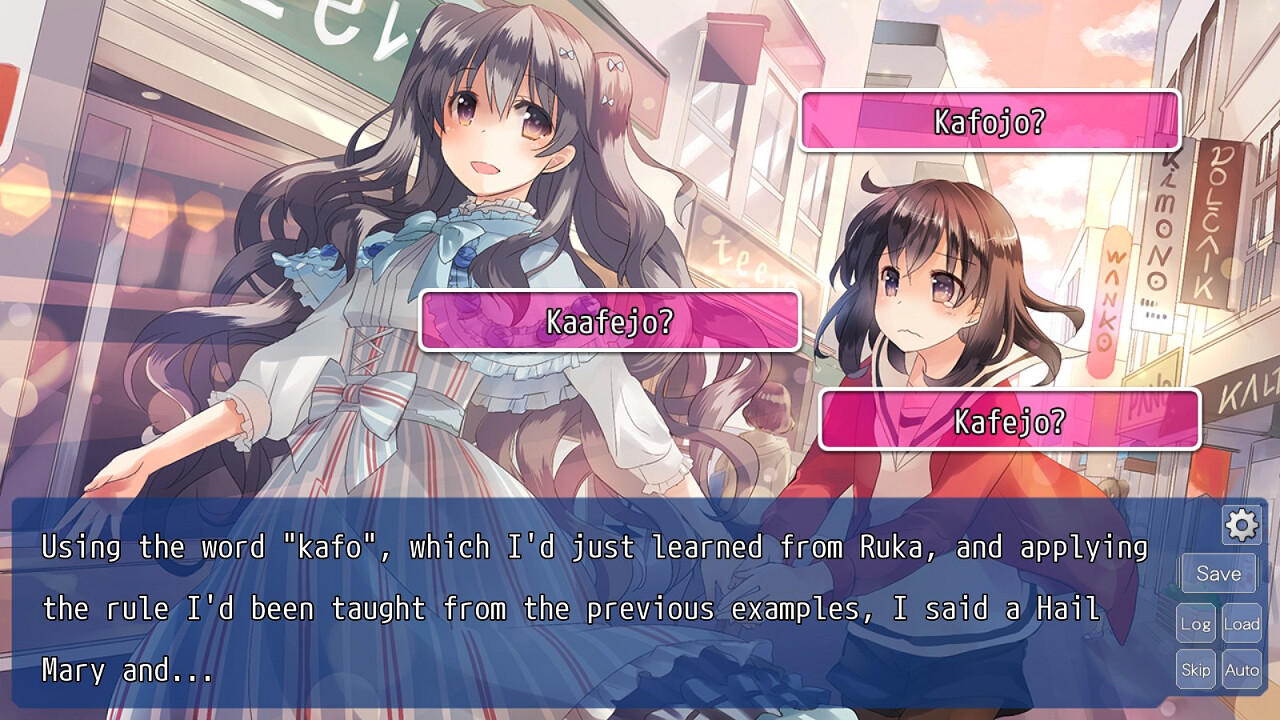This screenshot has height=720, width=1280.
Task: Toggle Auto advance mode
Action: 1241,669
